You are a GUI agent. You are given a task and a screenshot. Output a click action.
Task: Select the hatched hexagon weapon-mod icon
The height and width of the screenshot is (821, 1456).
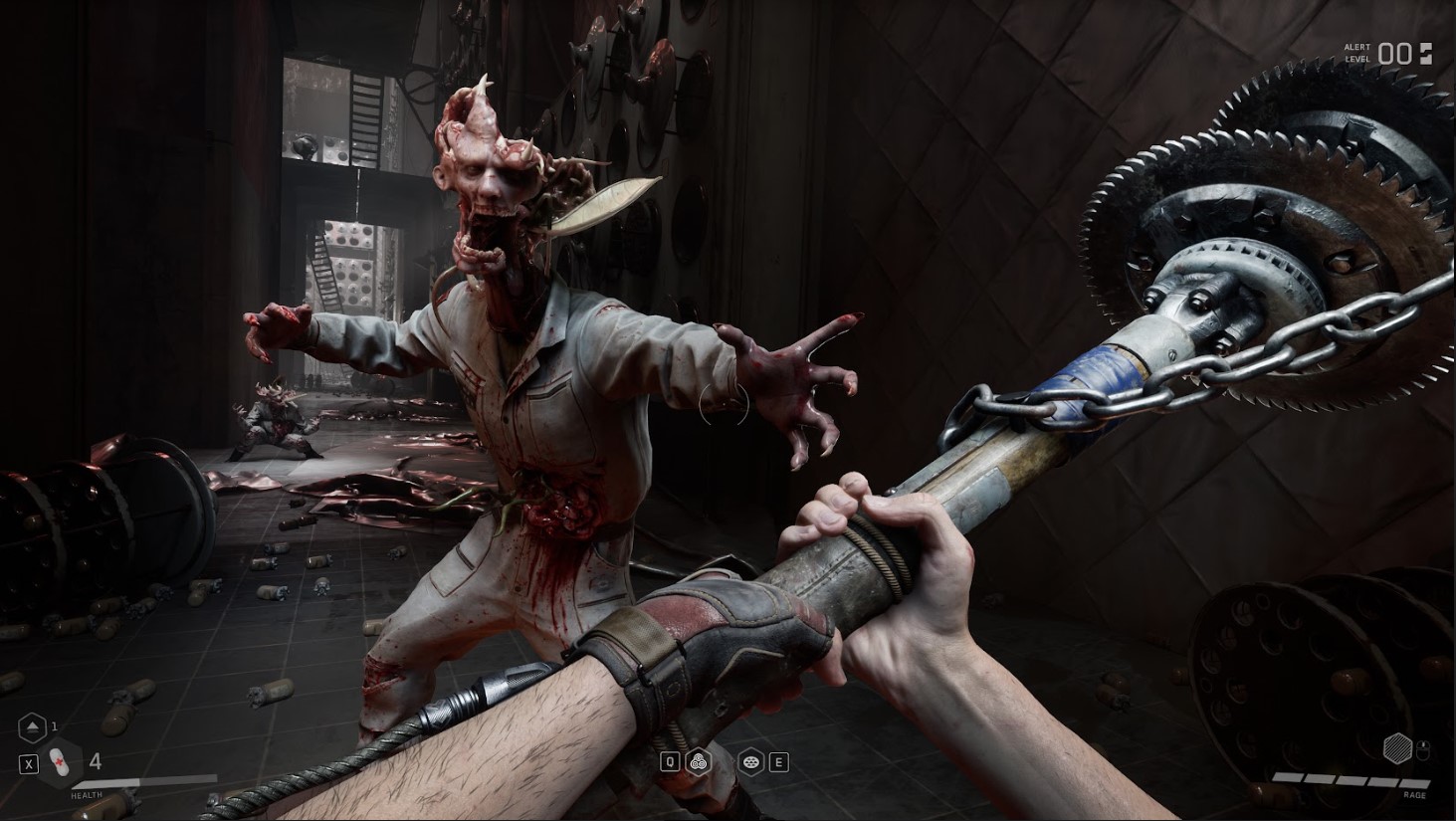(1398, 748)
